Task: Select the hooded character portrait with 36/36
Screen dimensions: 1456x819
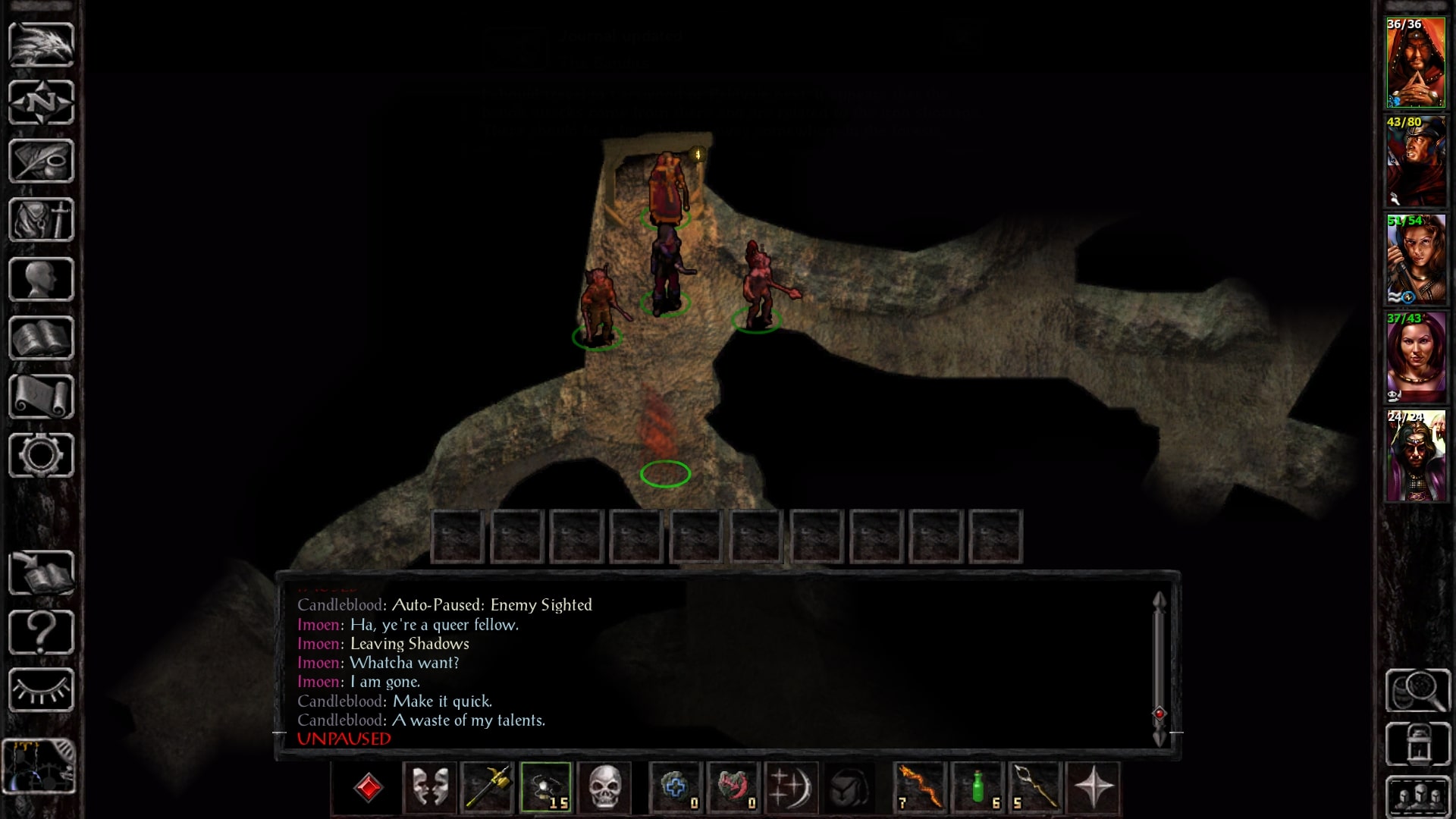Action: (1416, 63)
